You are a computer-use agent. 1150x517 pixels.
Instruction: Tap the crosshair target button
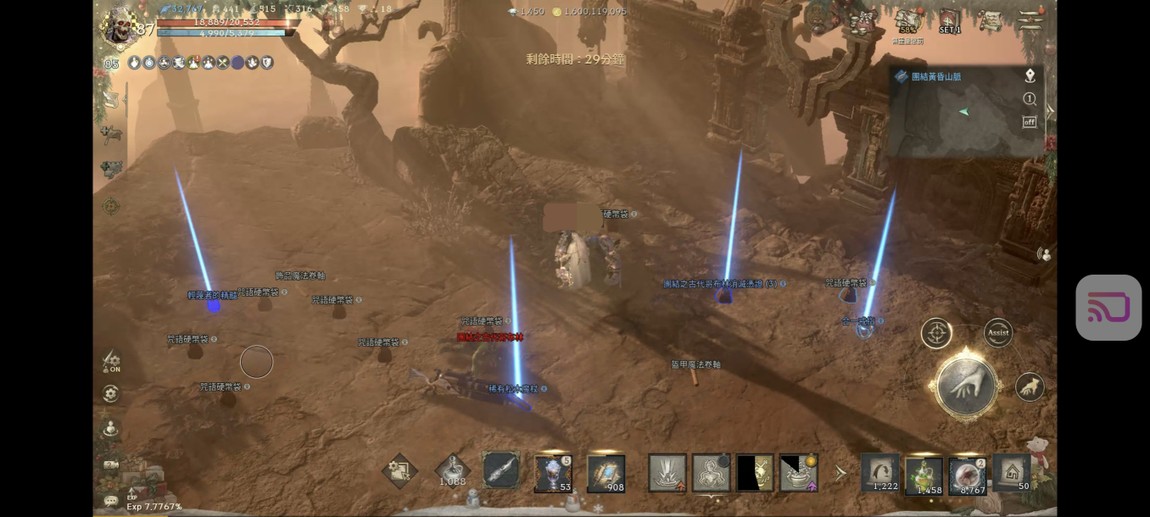pos(936,333)
